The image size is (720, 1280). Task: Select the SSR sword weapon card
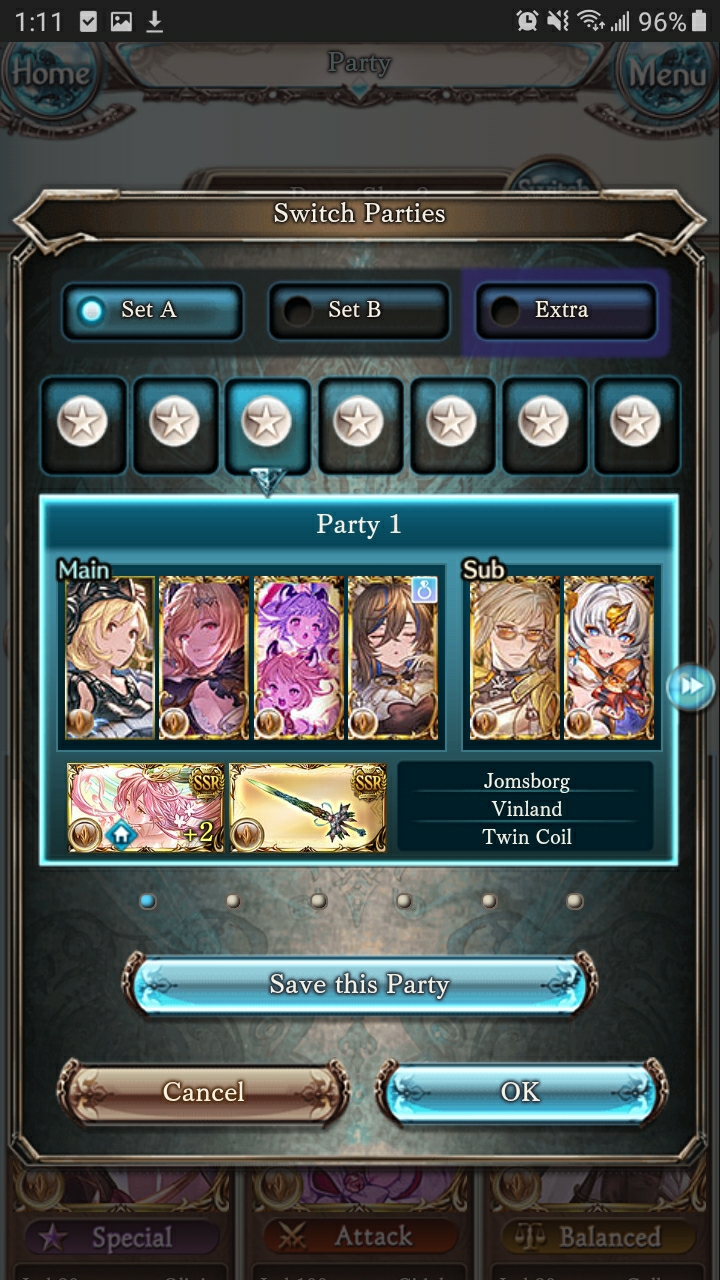coord(308,807)
